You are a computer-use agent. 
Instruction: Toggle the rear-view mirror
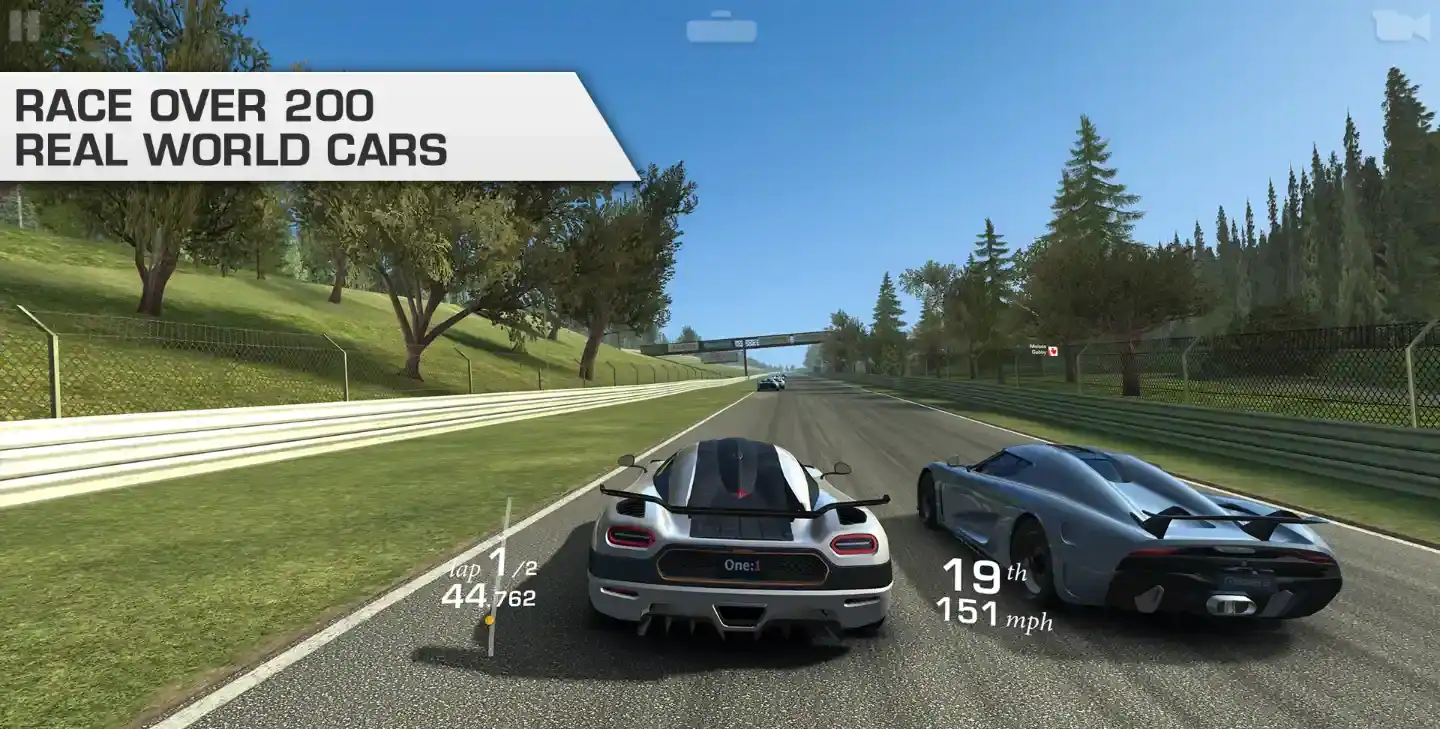[x=721, y=27]
